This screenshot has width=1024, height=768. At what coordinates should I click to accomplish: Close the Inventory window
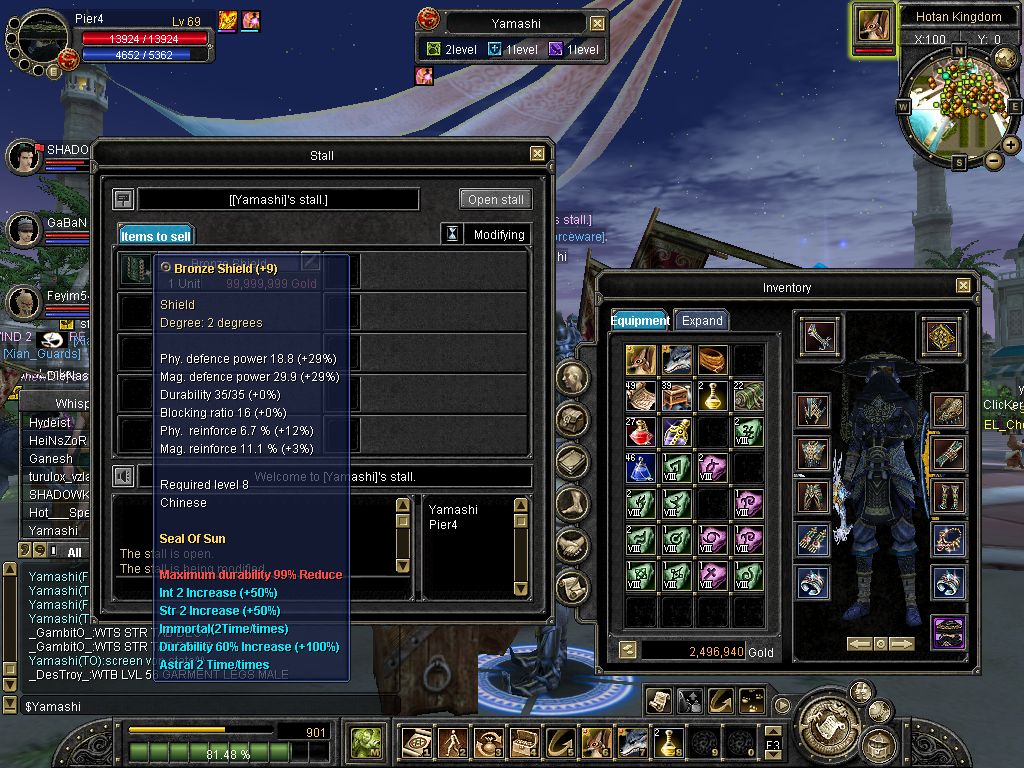962,286
